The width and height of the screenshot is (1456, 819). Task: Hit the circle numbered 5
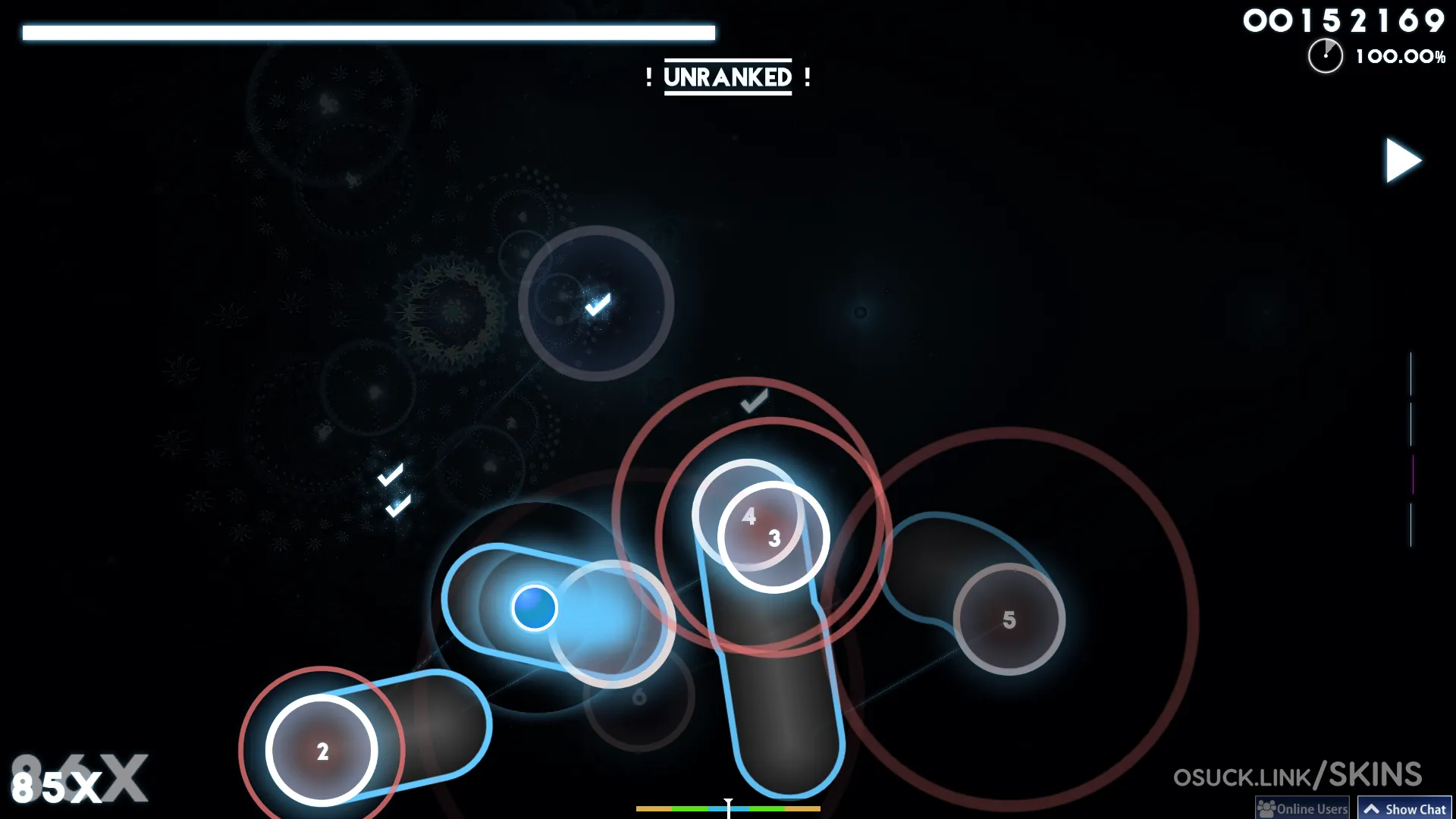pyautogui.click(x=1009, y=620)
